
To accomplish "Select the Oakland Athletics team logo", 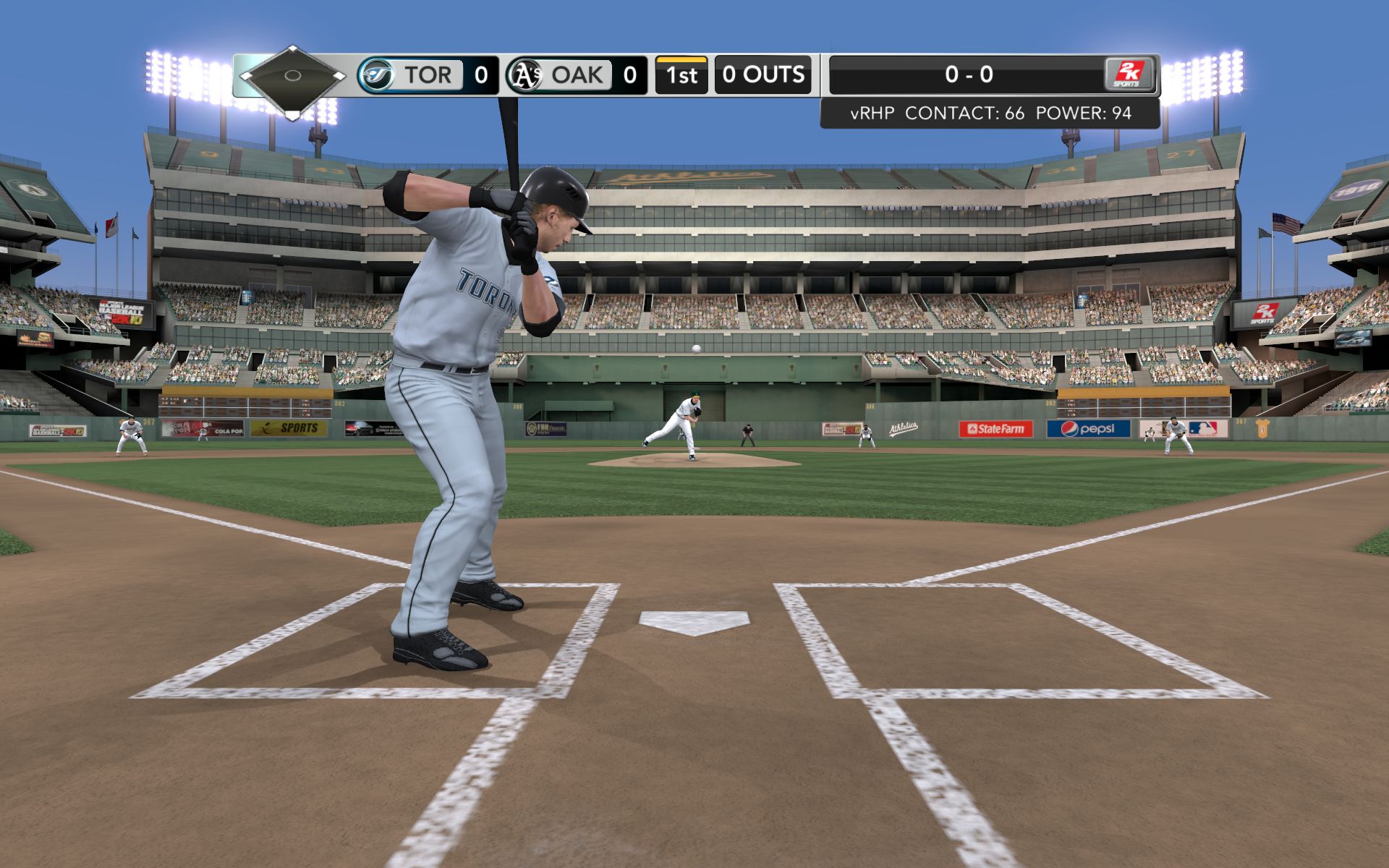I will (524, 75).
